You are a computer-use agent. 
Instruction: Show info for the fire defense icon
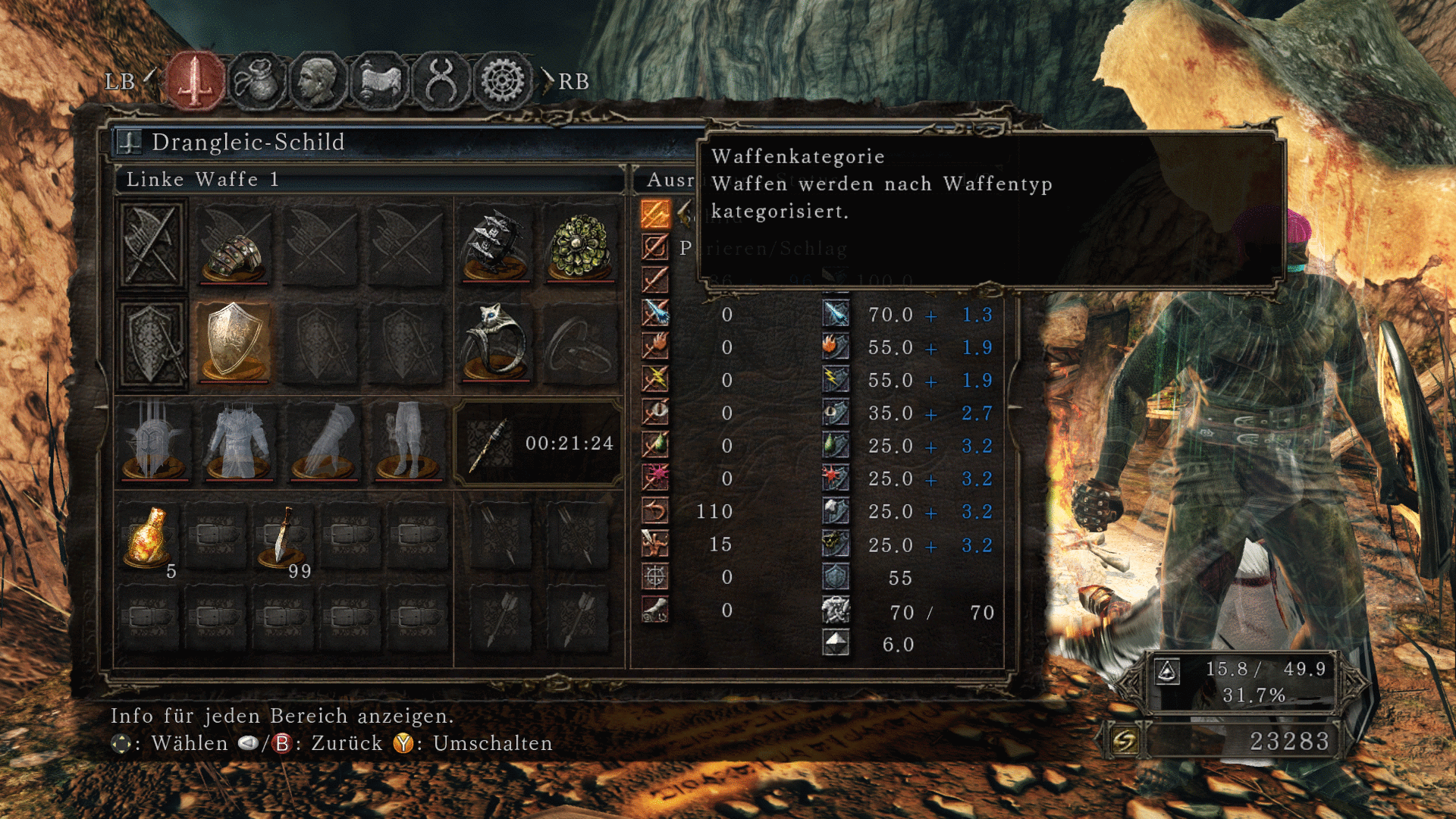835,347
